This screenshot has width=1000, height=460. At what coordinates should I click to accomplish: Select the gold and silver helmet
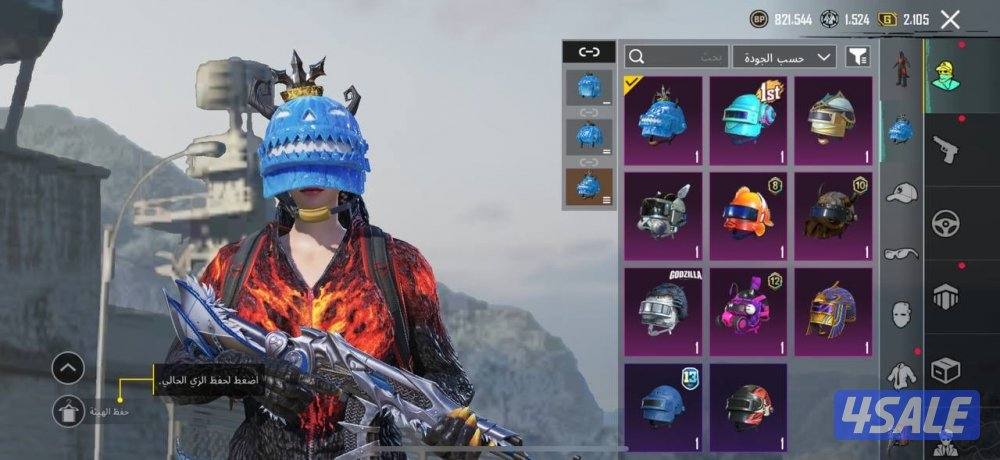tap(832, 120)
